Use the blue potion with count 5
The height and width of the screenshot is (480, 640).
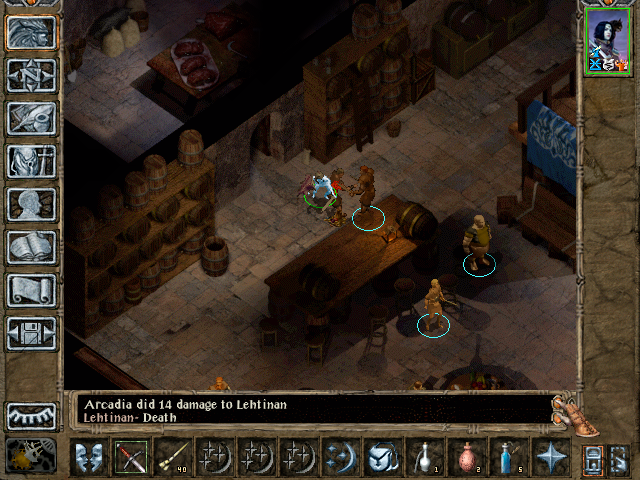tap(508, 457)
